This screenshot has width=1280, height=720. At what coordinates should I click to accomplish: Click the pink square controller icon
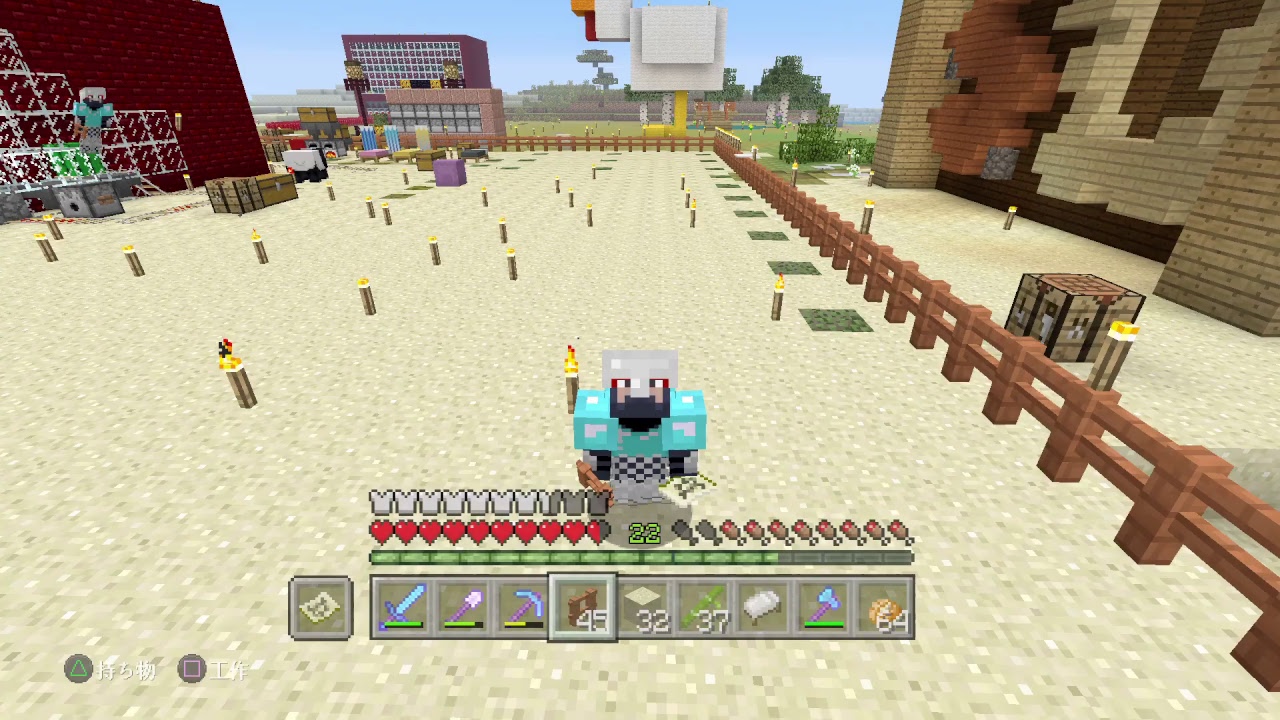point(192,671)
